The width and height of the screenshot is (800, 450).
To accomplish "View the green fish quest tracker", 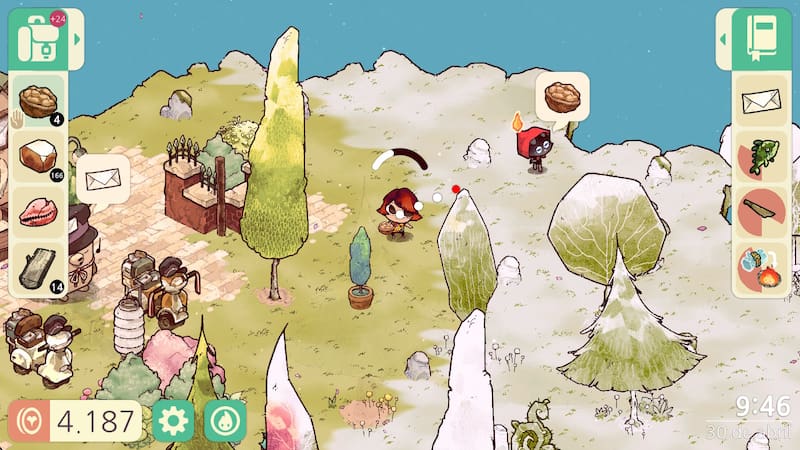I will tap(761, 156).
